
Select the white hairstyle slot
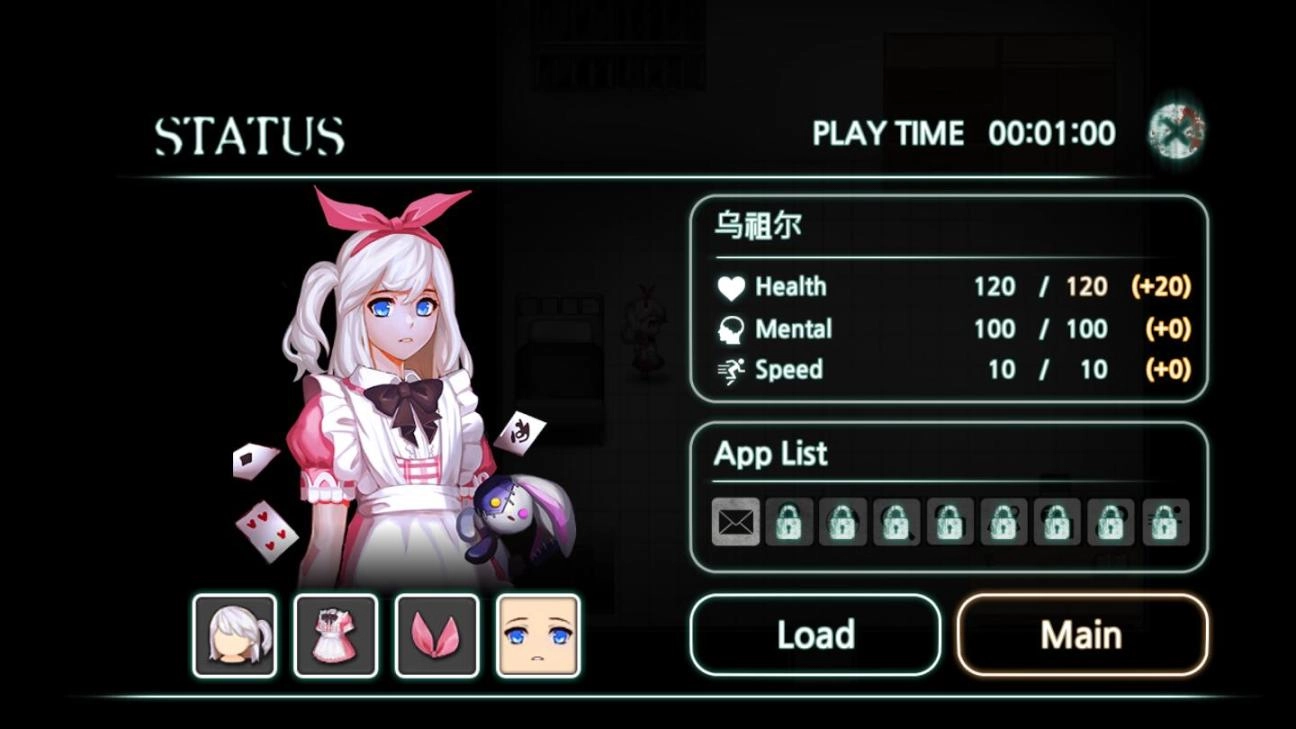235,636
